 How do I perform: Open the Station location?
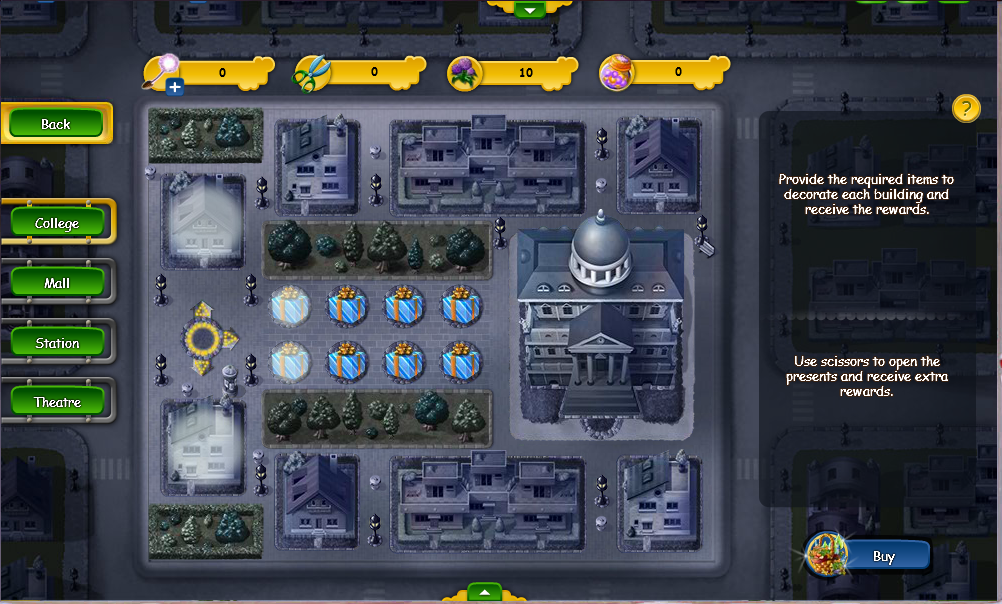point(57,343)
